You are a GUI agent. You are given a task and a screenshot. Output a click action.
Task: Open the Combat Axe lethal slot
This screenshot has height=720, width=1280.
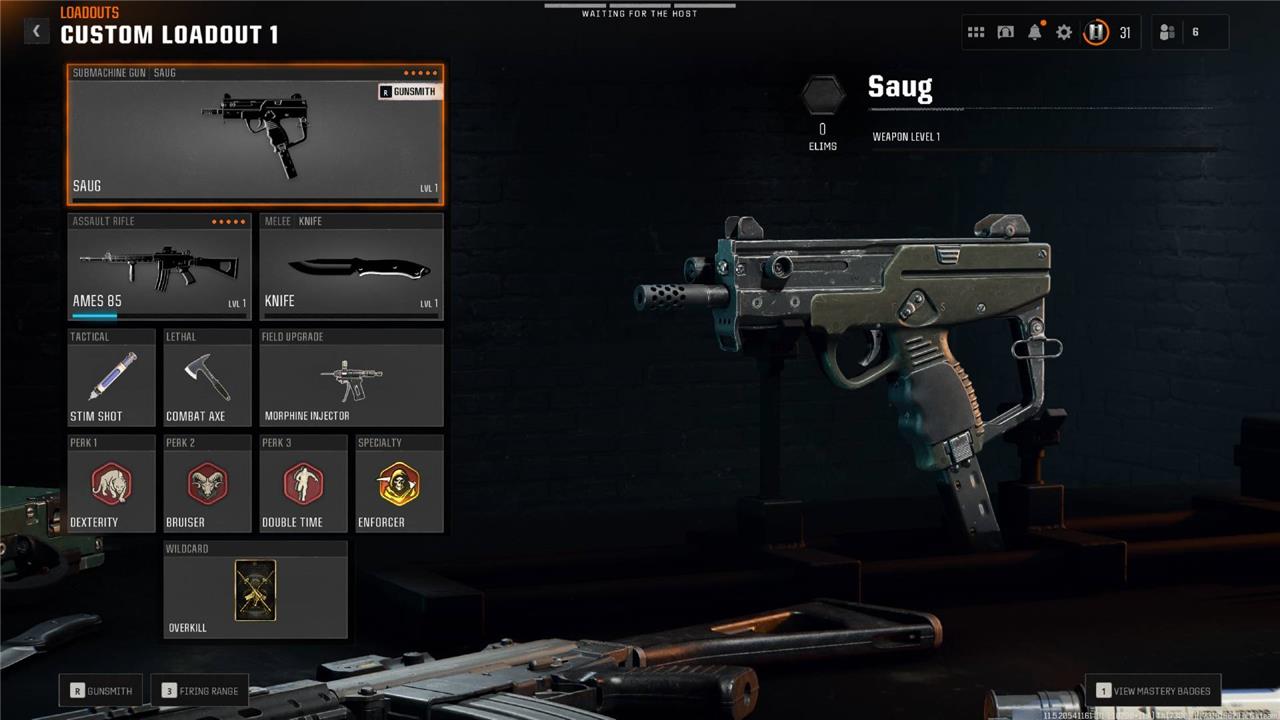[x=207, y=378]
